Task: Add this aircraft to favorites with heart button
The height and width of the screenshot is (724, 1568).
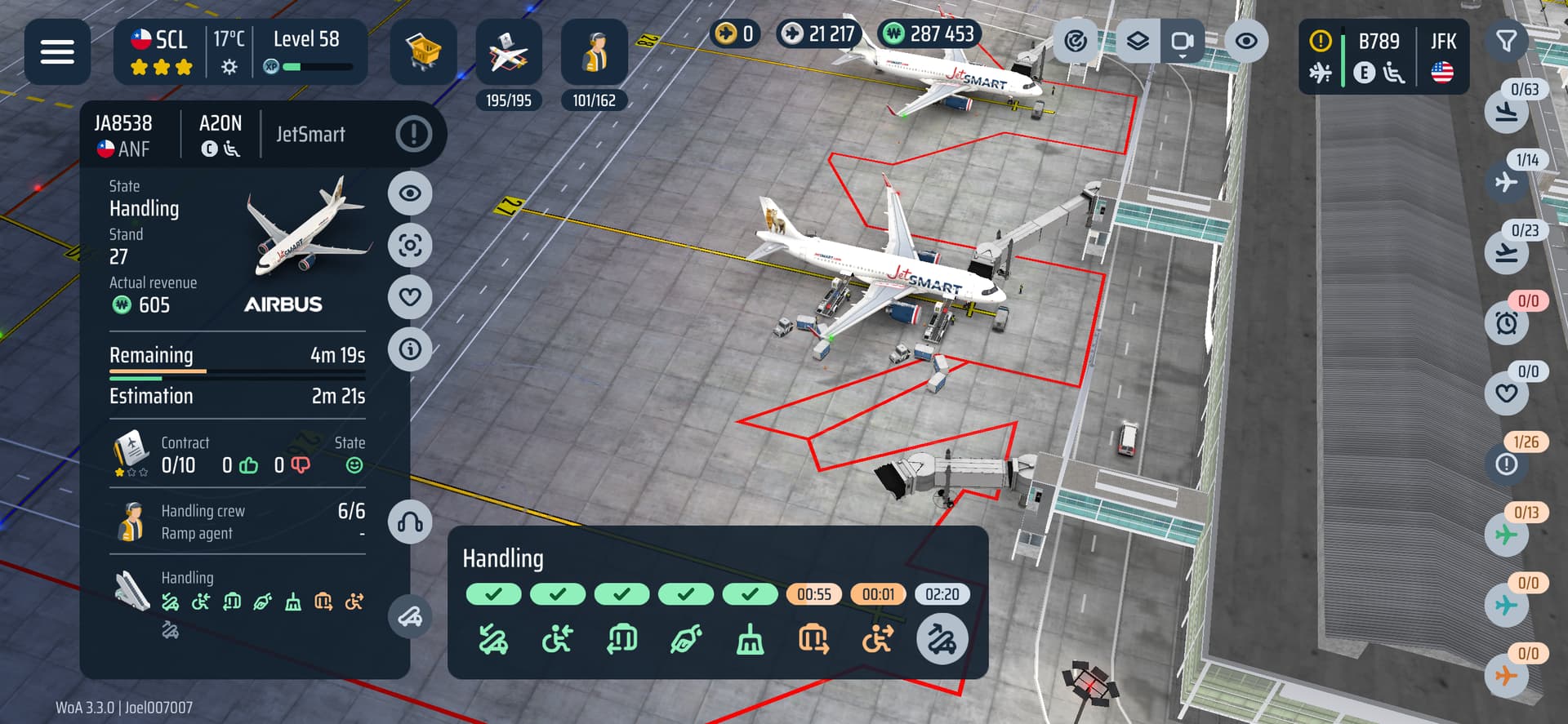Action: pyautogui.click(x=410, y=297)
